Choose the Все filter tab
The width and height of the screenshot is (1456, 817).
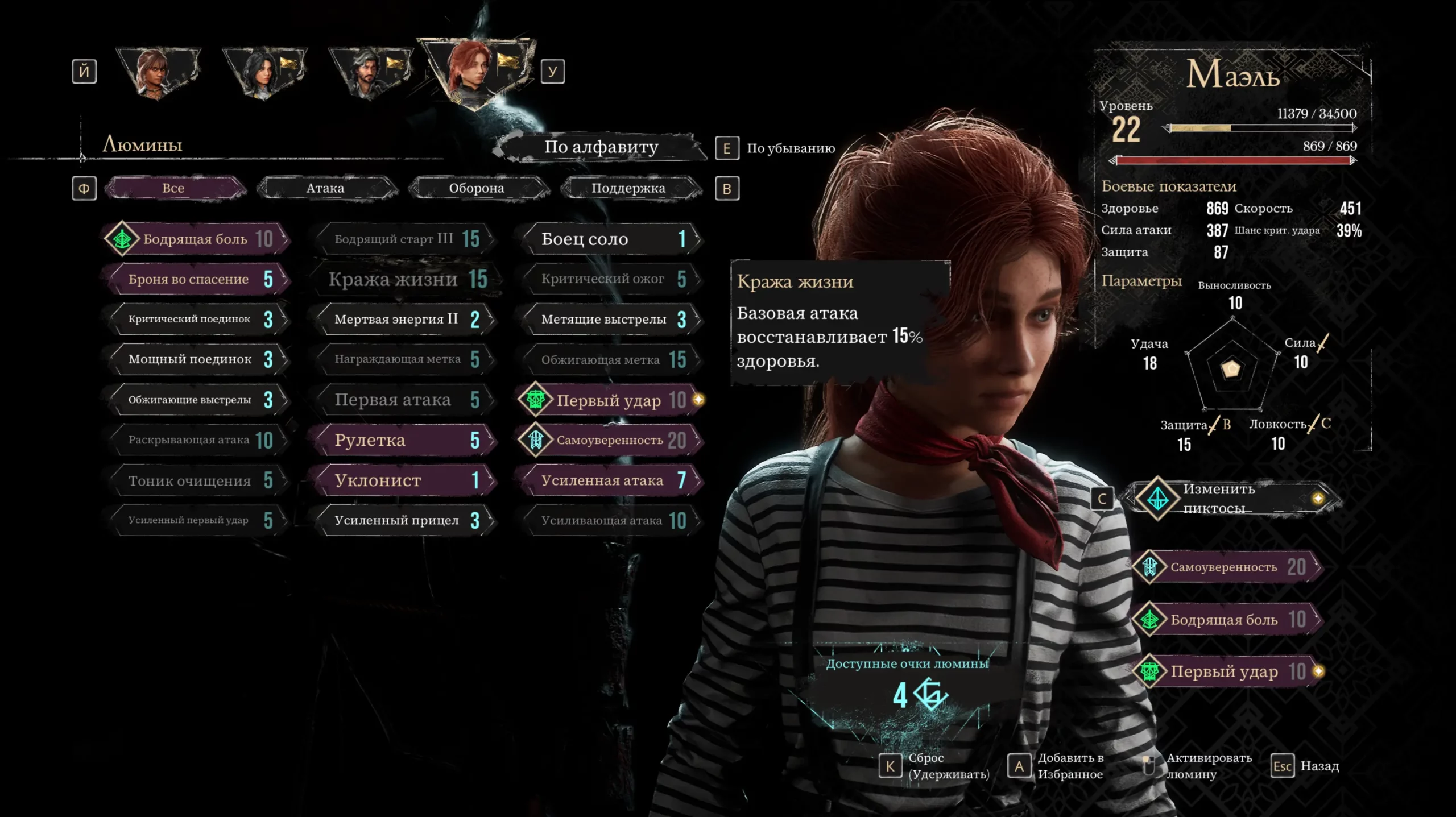(x=173, y=188)
